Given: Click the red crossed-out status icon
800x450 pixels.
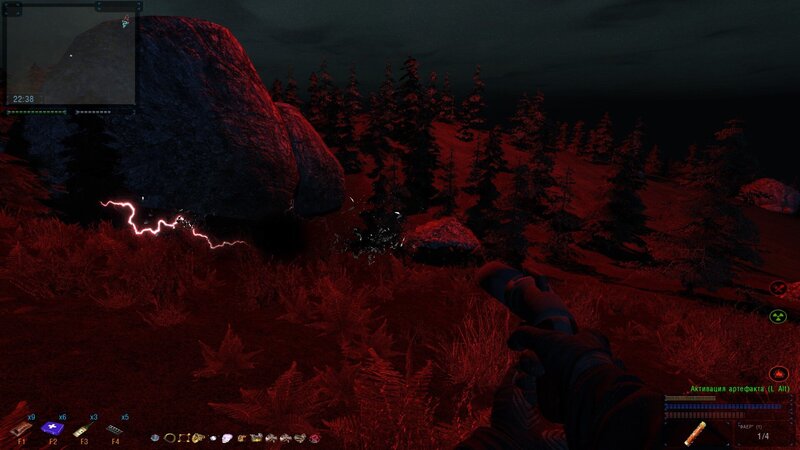Looking at the screenshot, I should pyautogui.click(x=779, y=289).
